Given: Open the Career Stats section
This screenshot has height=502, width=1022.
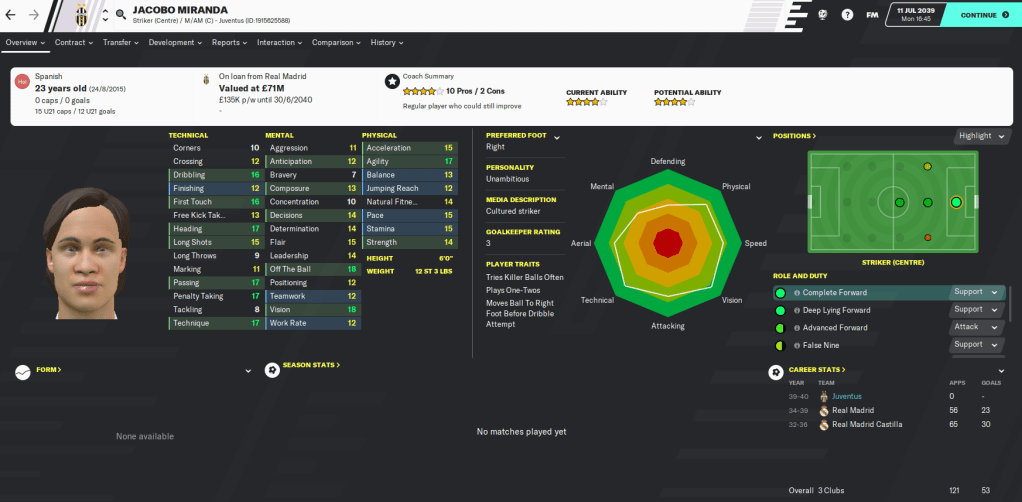Looking at the screenshot, I should pos(817,370).
